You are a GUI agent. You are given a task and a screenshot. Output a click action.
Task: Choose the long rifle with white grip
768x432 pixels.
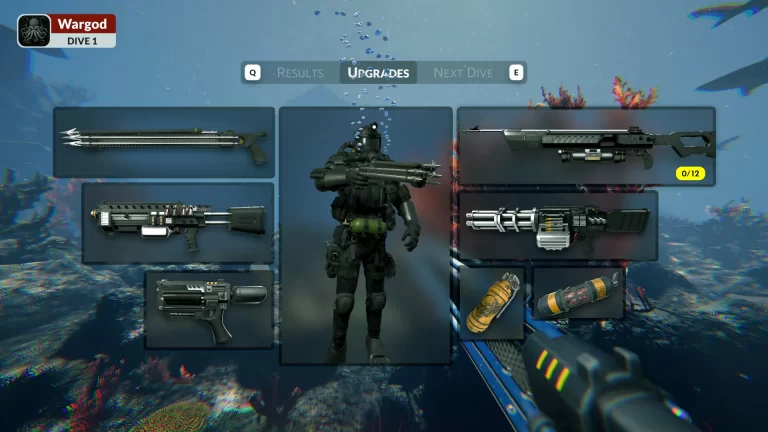click(178, 222)
